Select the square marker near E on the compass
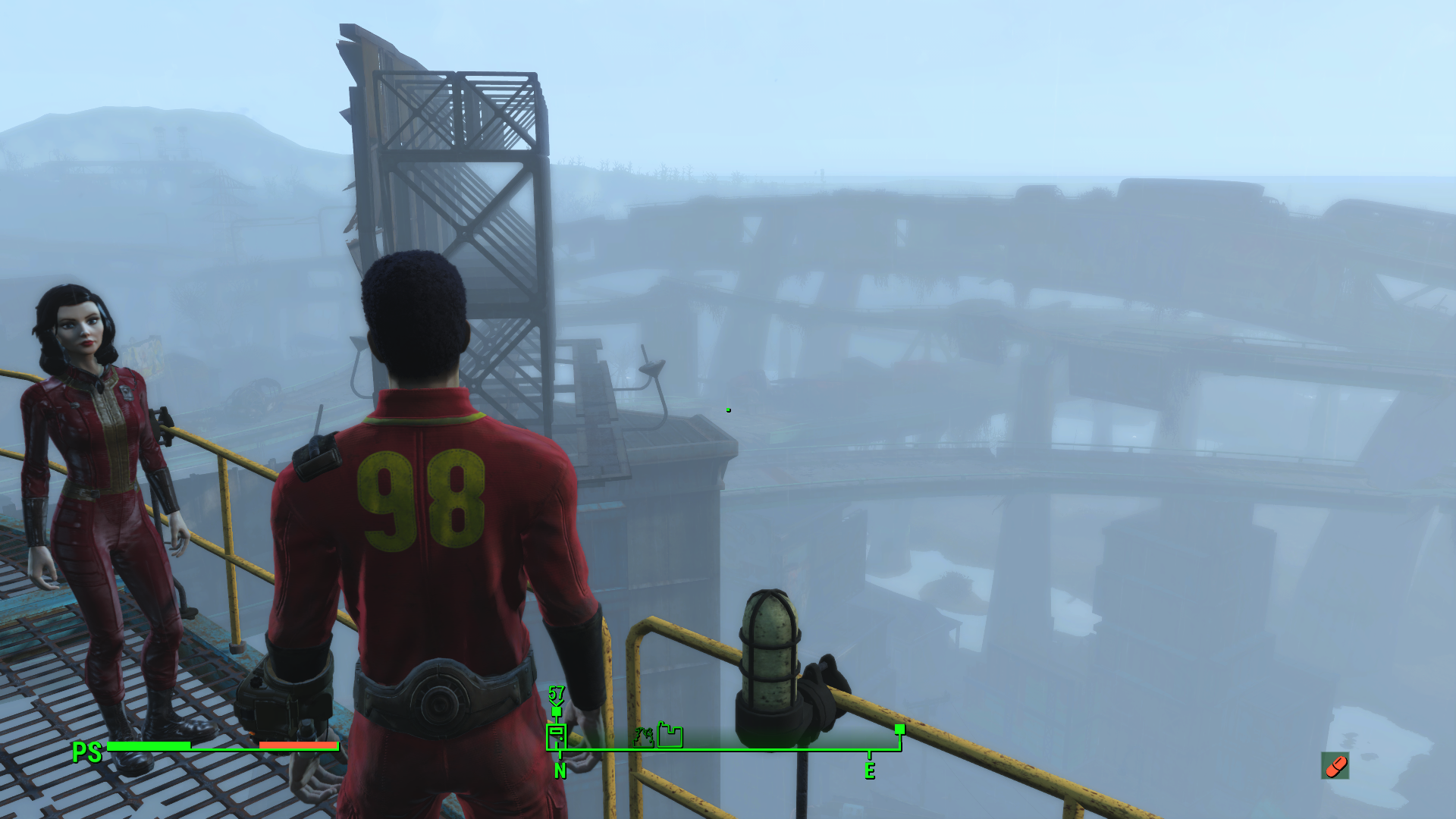 pyautogui.click(x=899, y=729)
